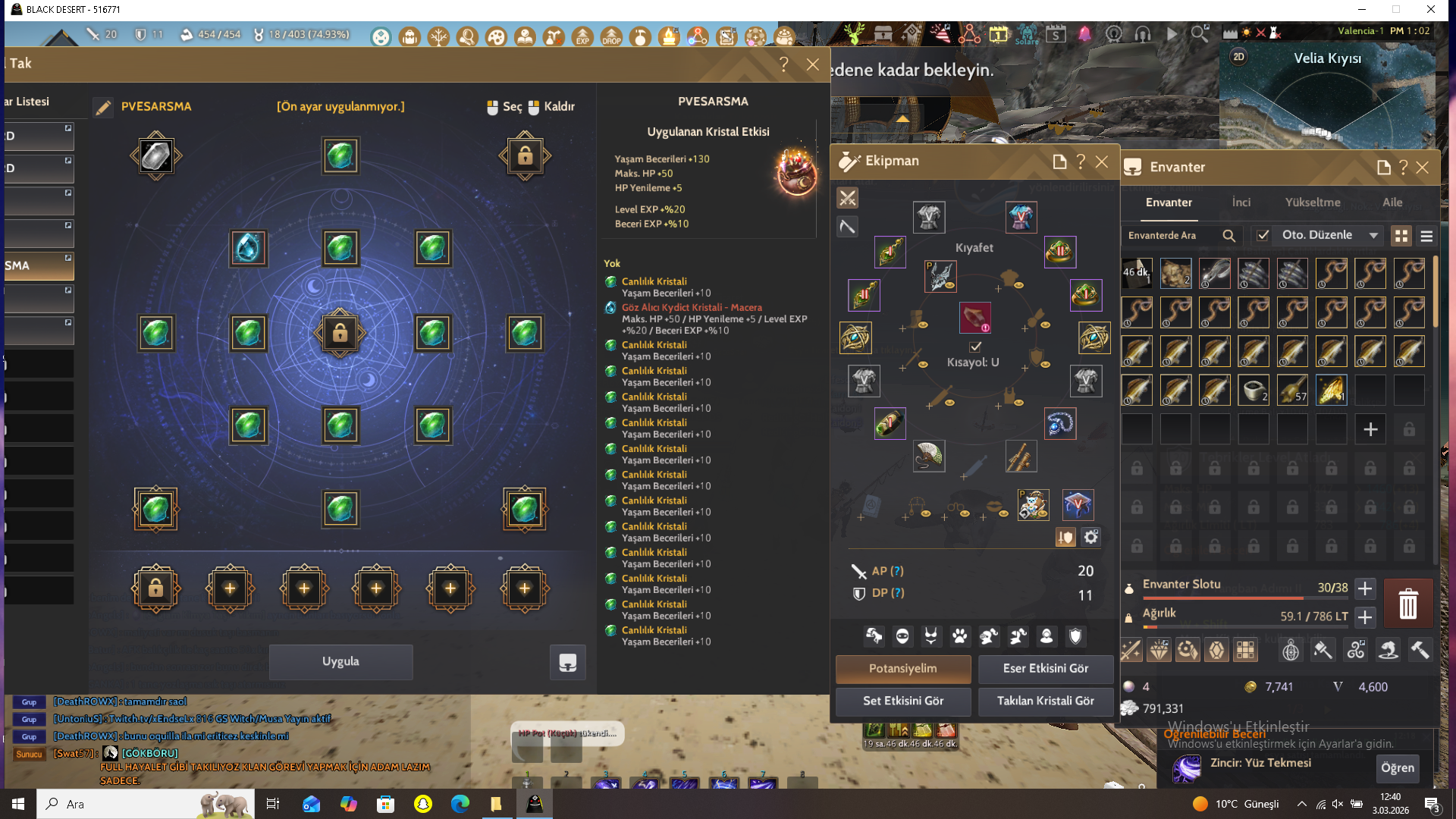Select the paw (pet) filter icon in Ekipman

click(959, 636)
